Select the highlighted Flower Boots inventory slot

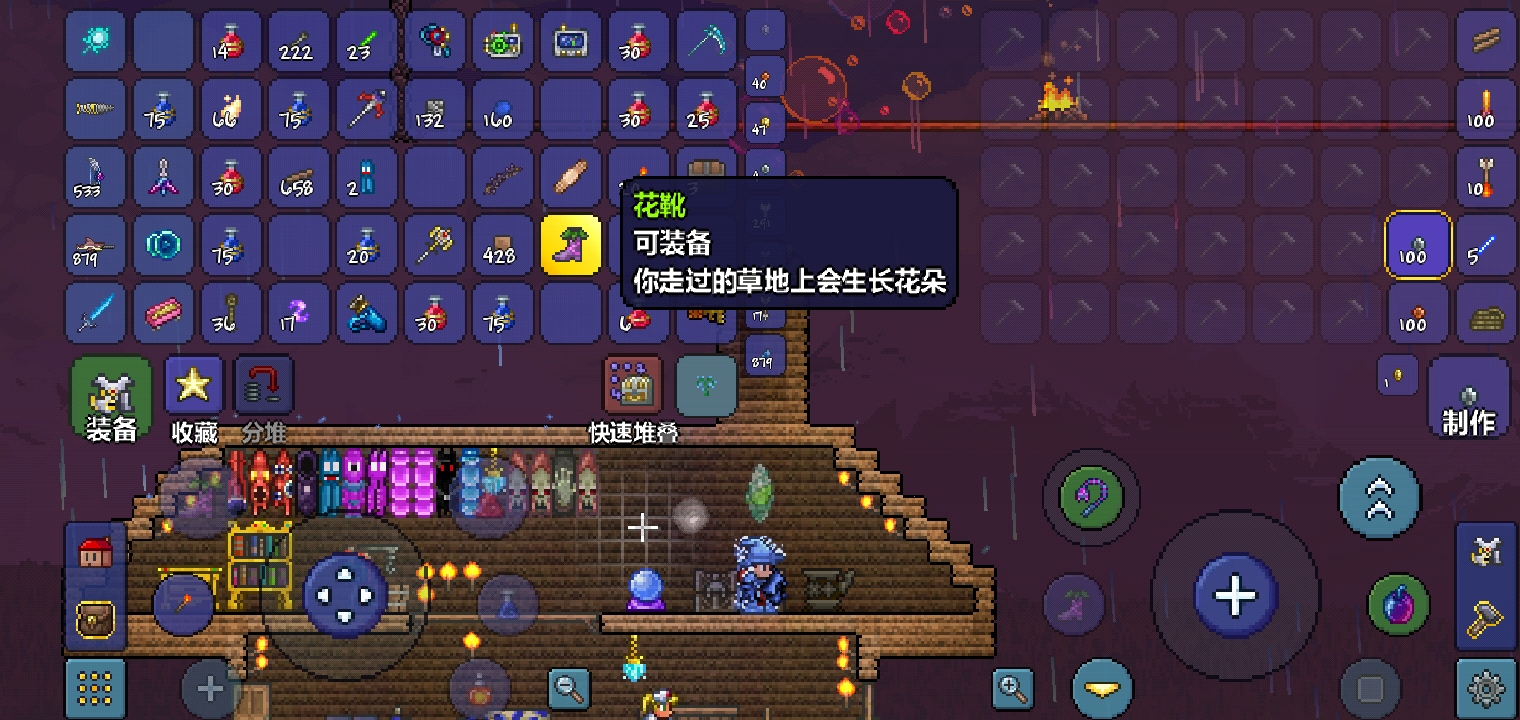571,244
